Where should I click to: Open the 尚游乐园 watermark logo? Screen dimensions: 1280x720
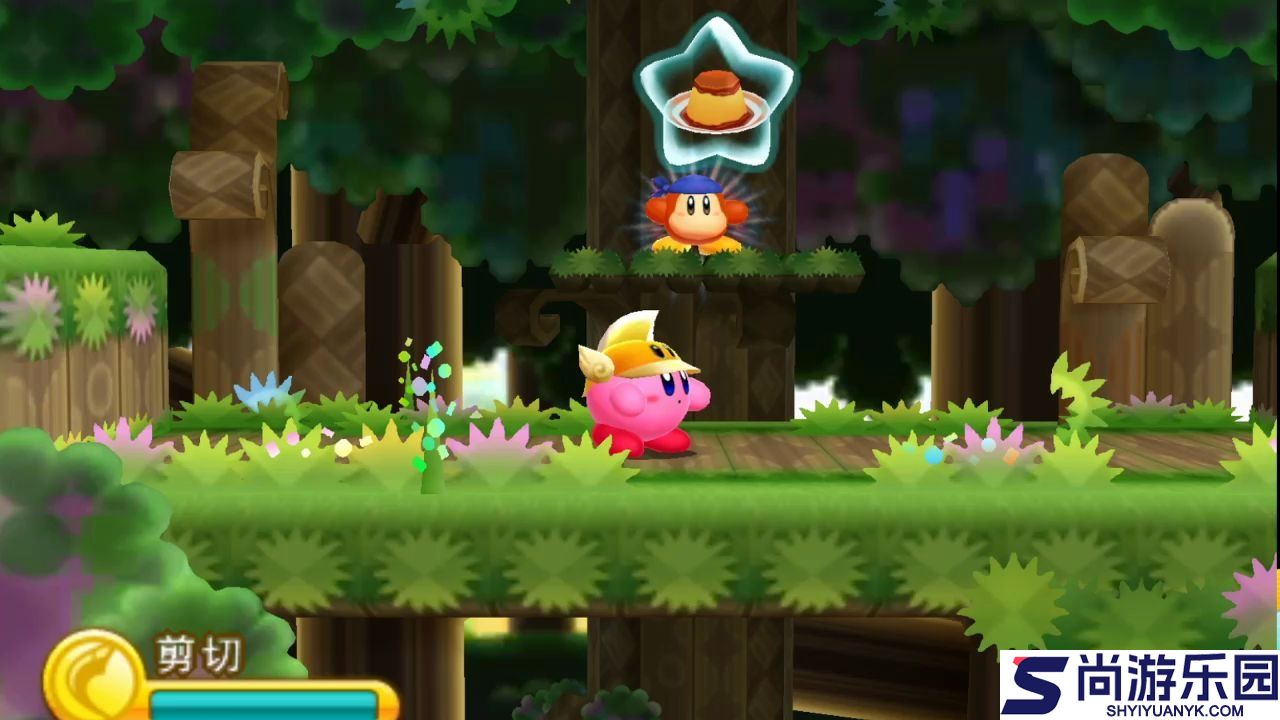(x=1140, y=686)
